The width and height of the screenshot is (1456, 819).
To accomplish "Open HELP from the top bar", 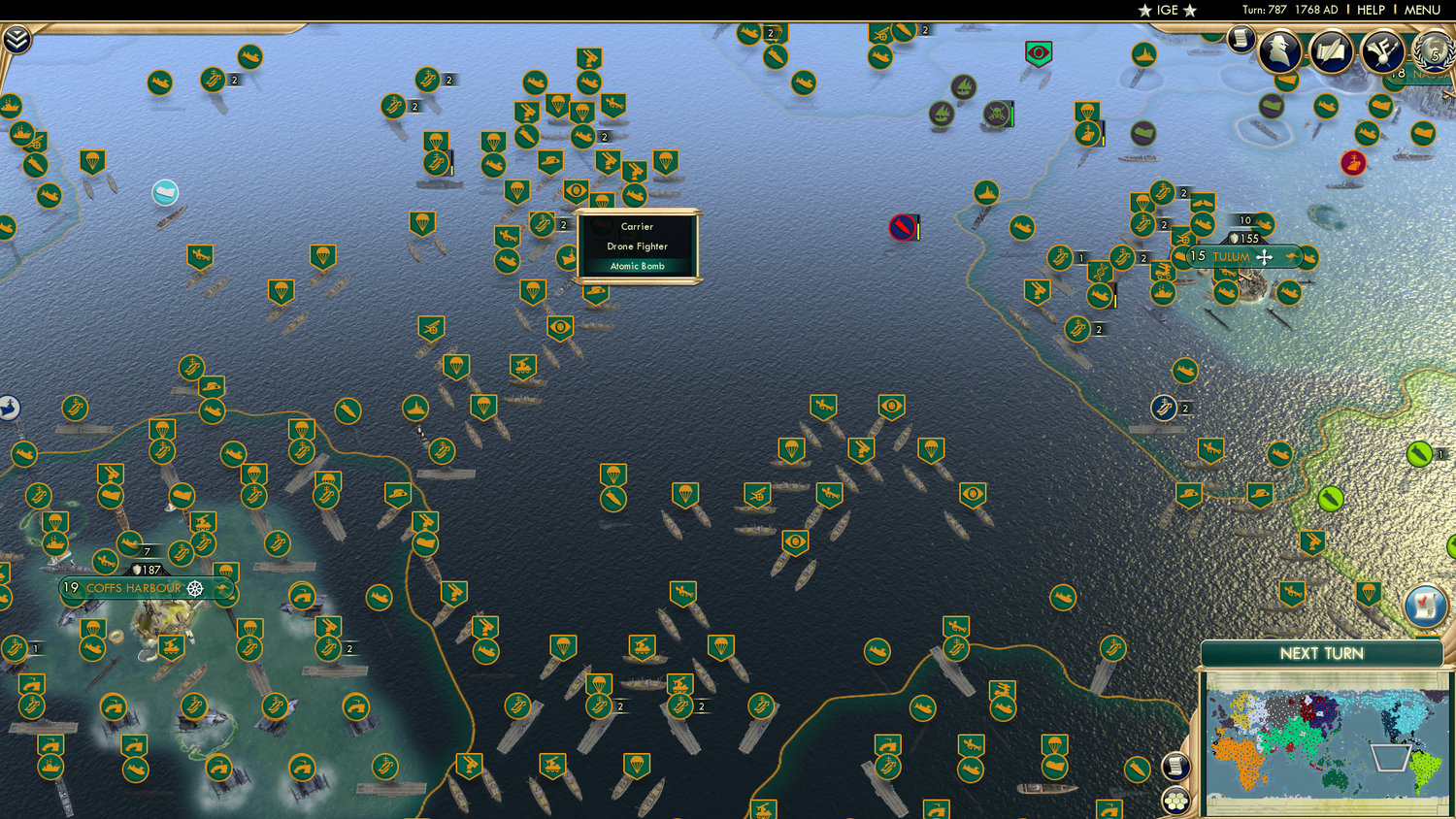I will tap(1373, 10).
